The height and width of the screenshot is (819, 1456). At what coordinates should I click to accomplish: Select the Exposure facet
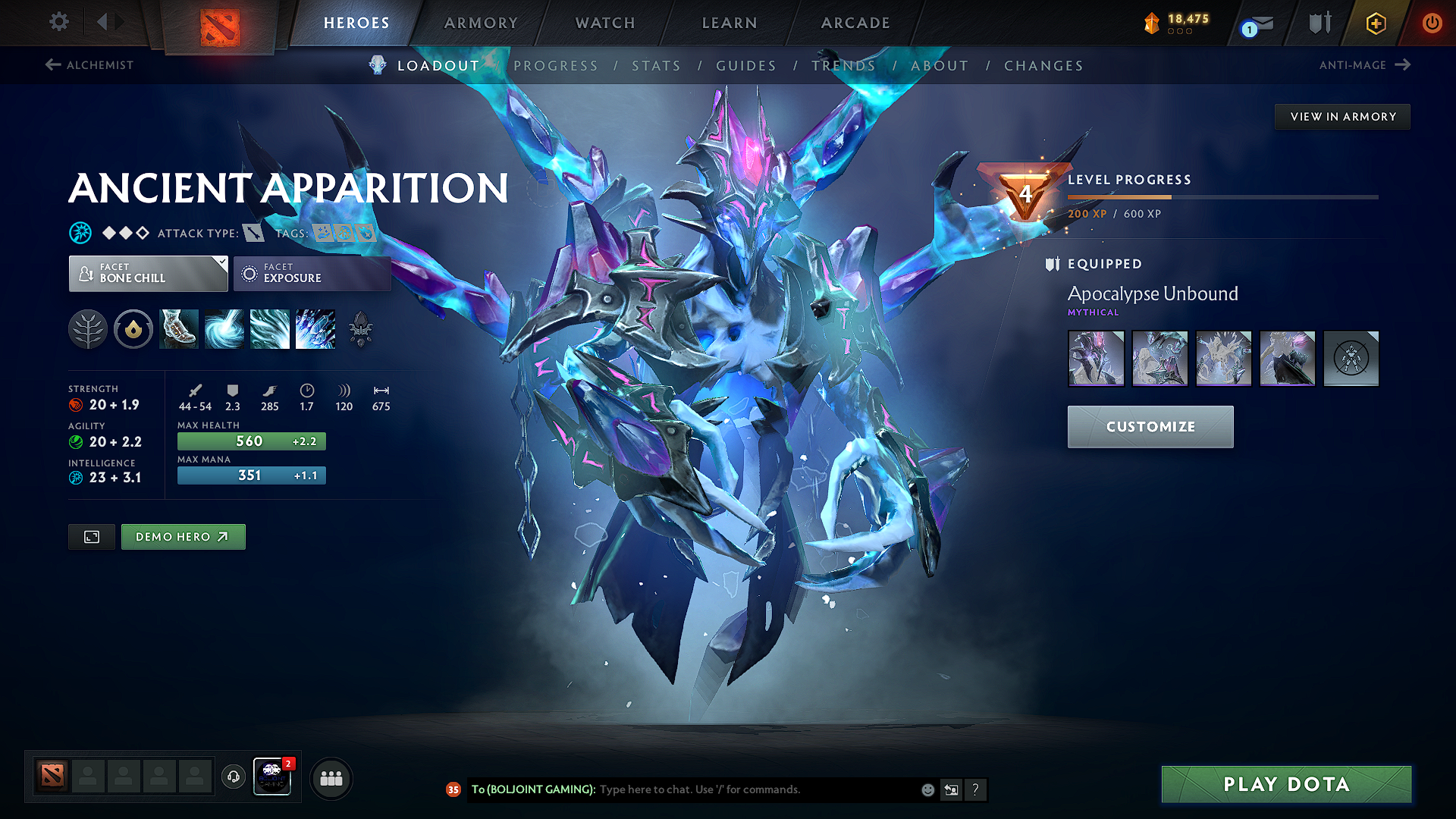pos(312,273)
